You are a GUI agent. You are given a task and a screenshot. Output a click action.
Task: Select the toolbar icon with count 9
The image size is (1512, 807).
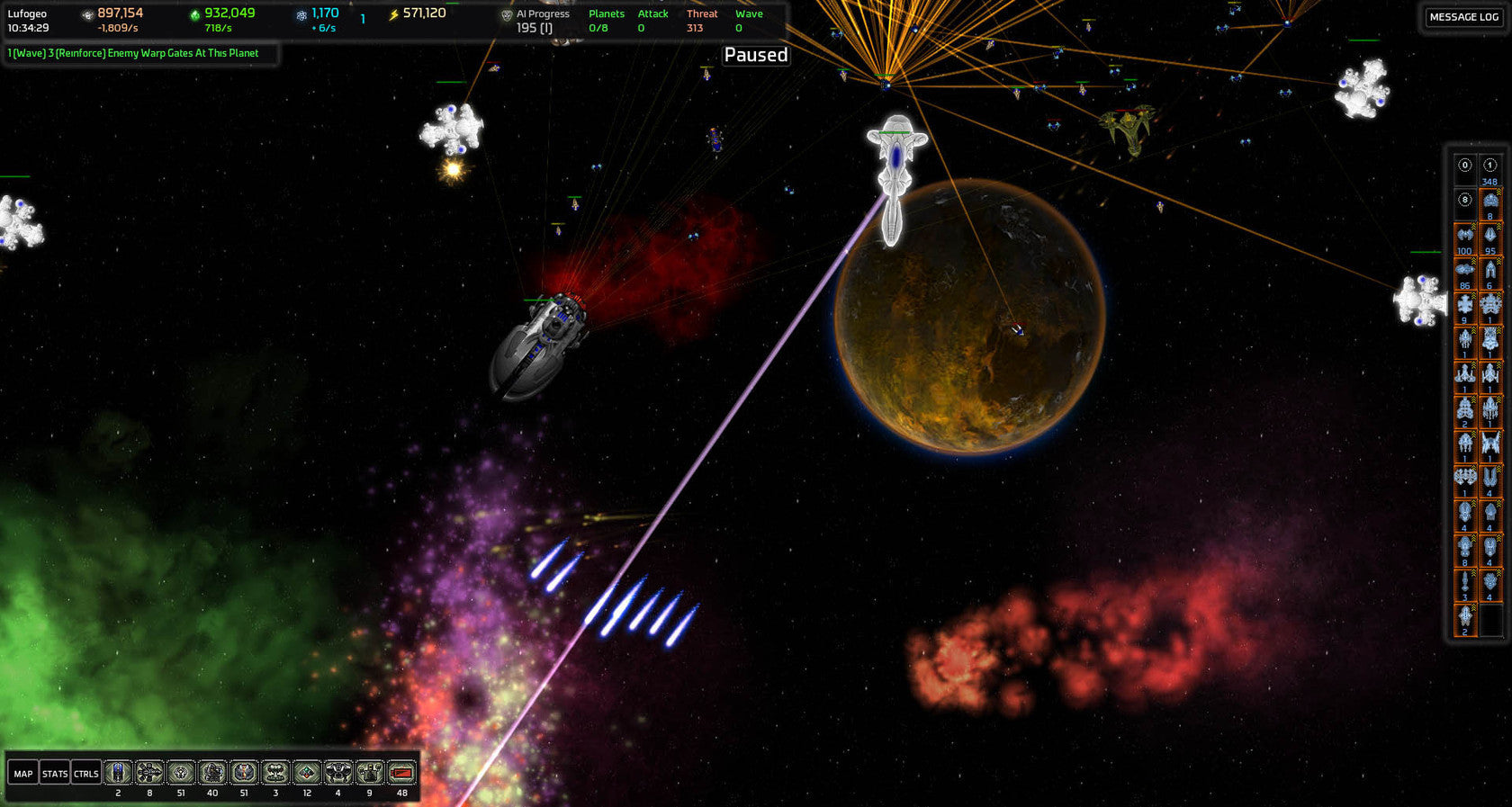370,773
